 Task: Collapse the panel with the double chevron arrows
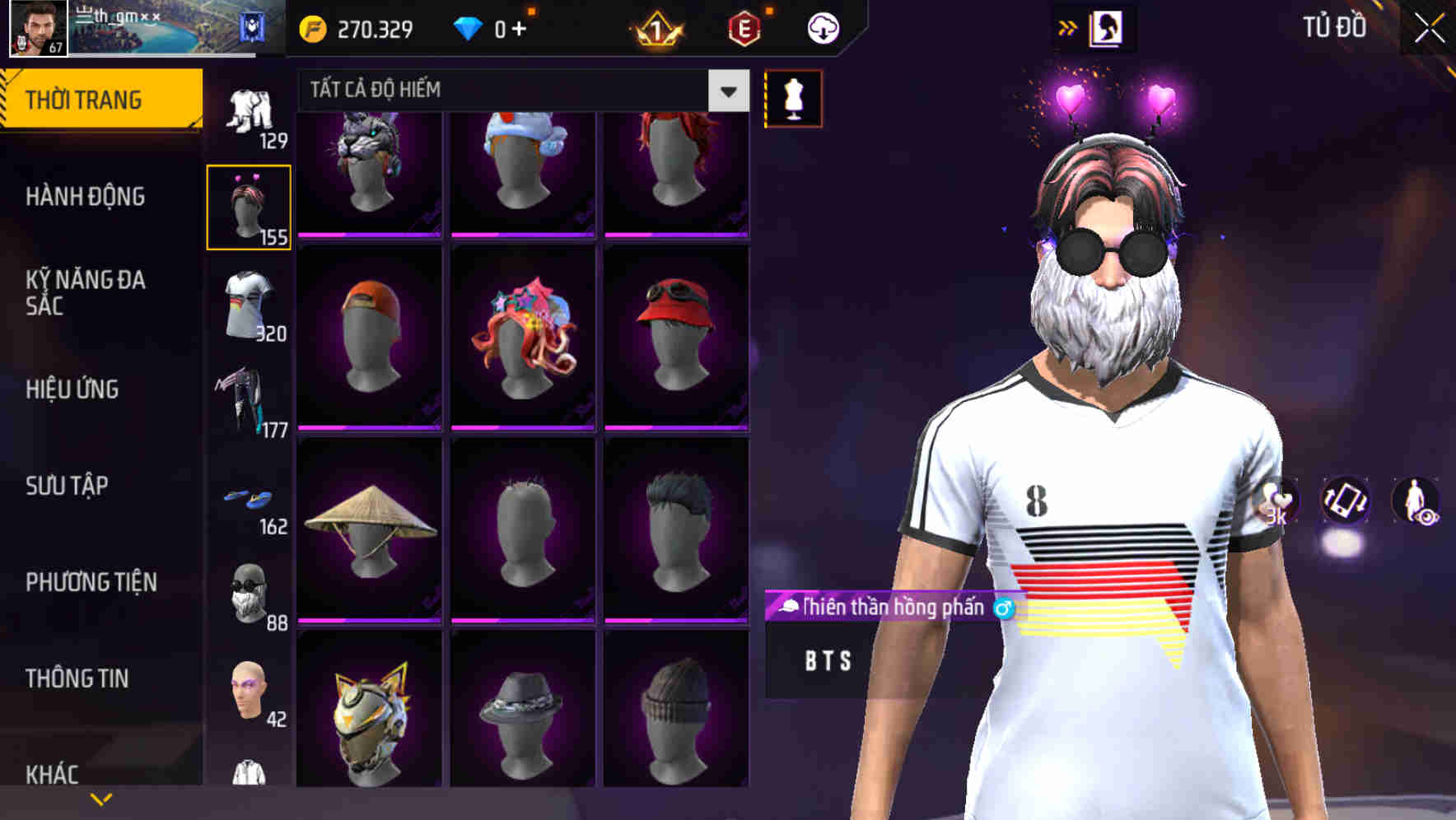click(x=1066, y=26)
